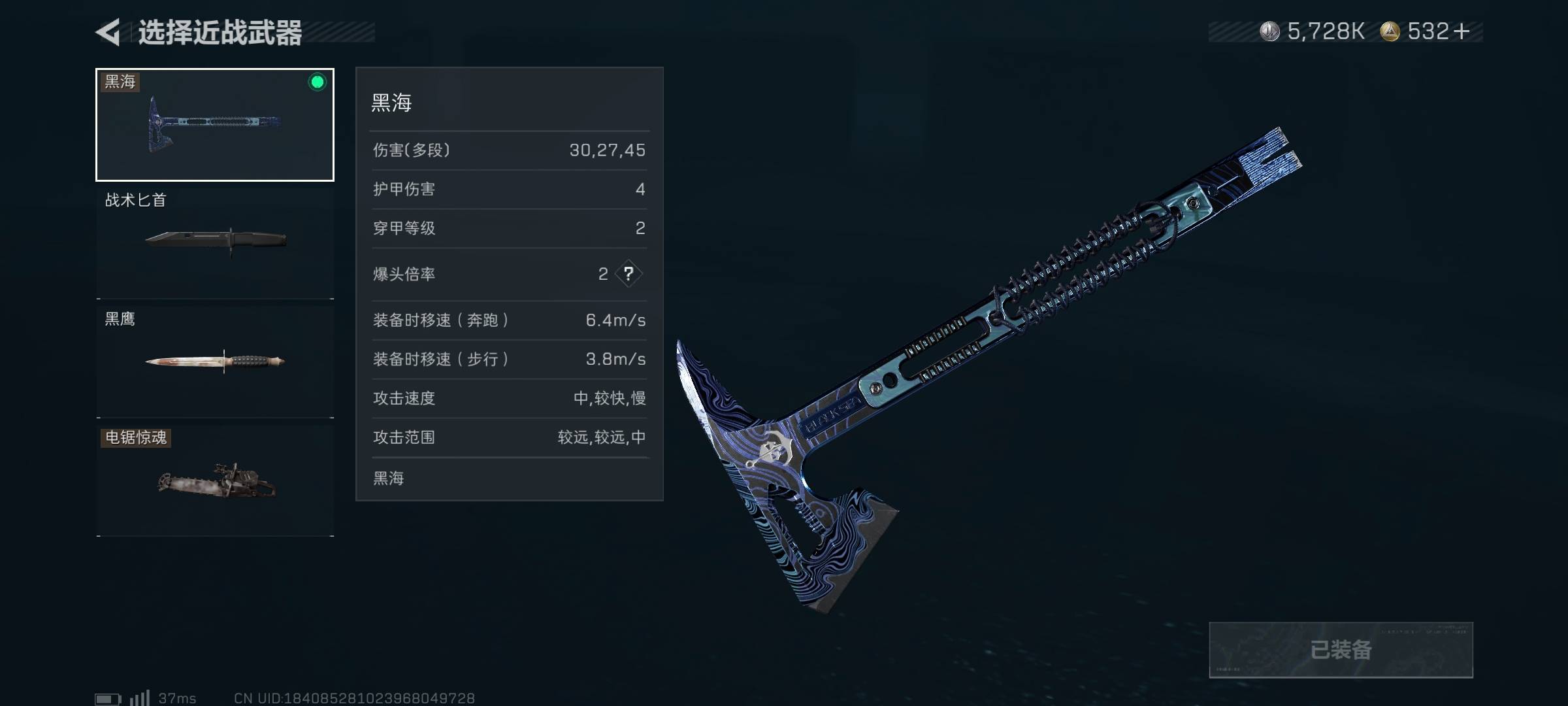Select the 电锯惊魂 chainsaw weapon

point(215,480)
